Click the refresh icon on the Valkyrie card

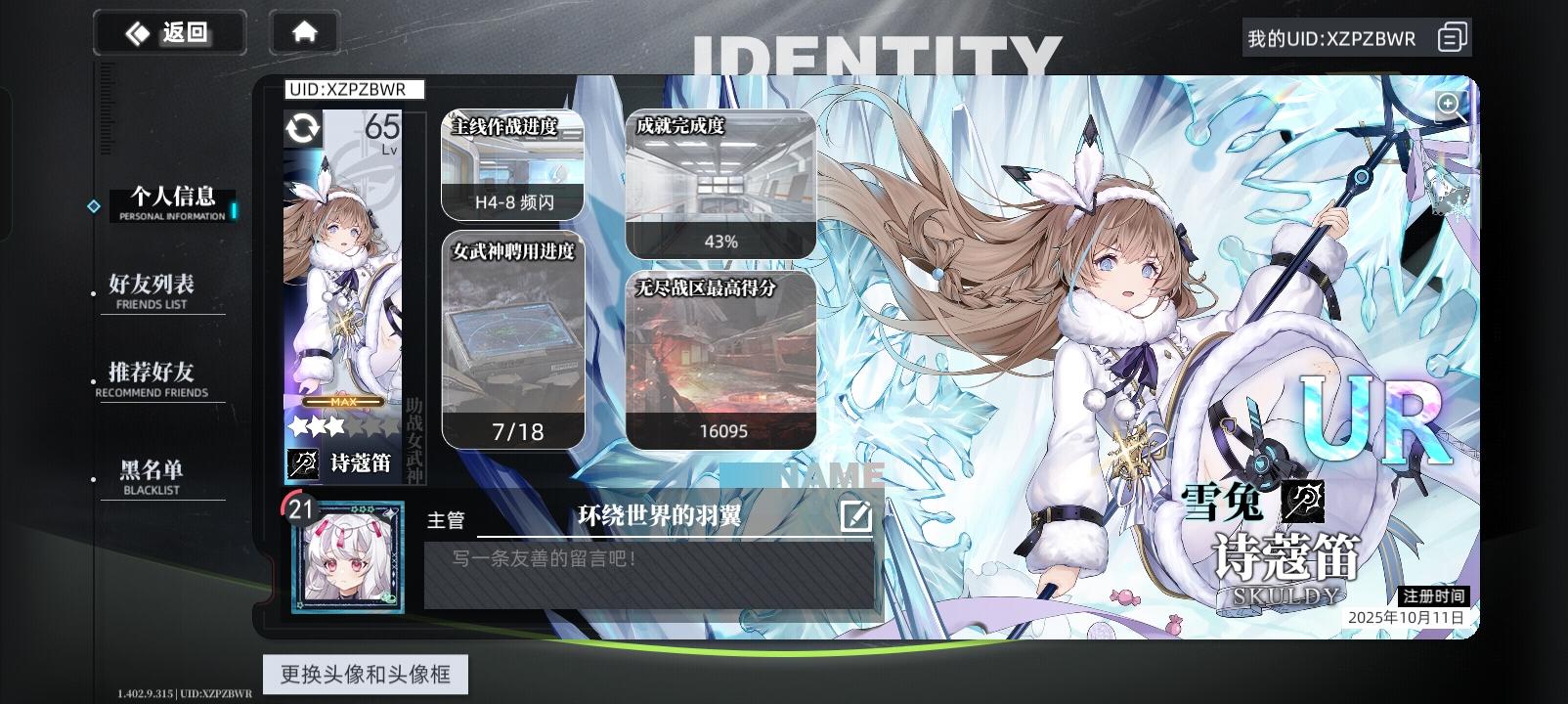point(302,129)
